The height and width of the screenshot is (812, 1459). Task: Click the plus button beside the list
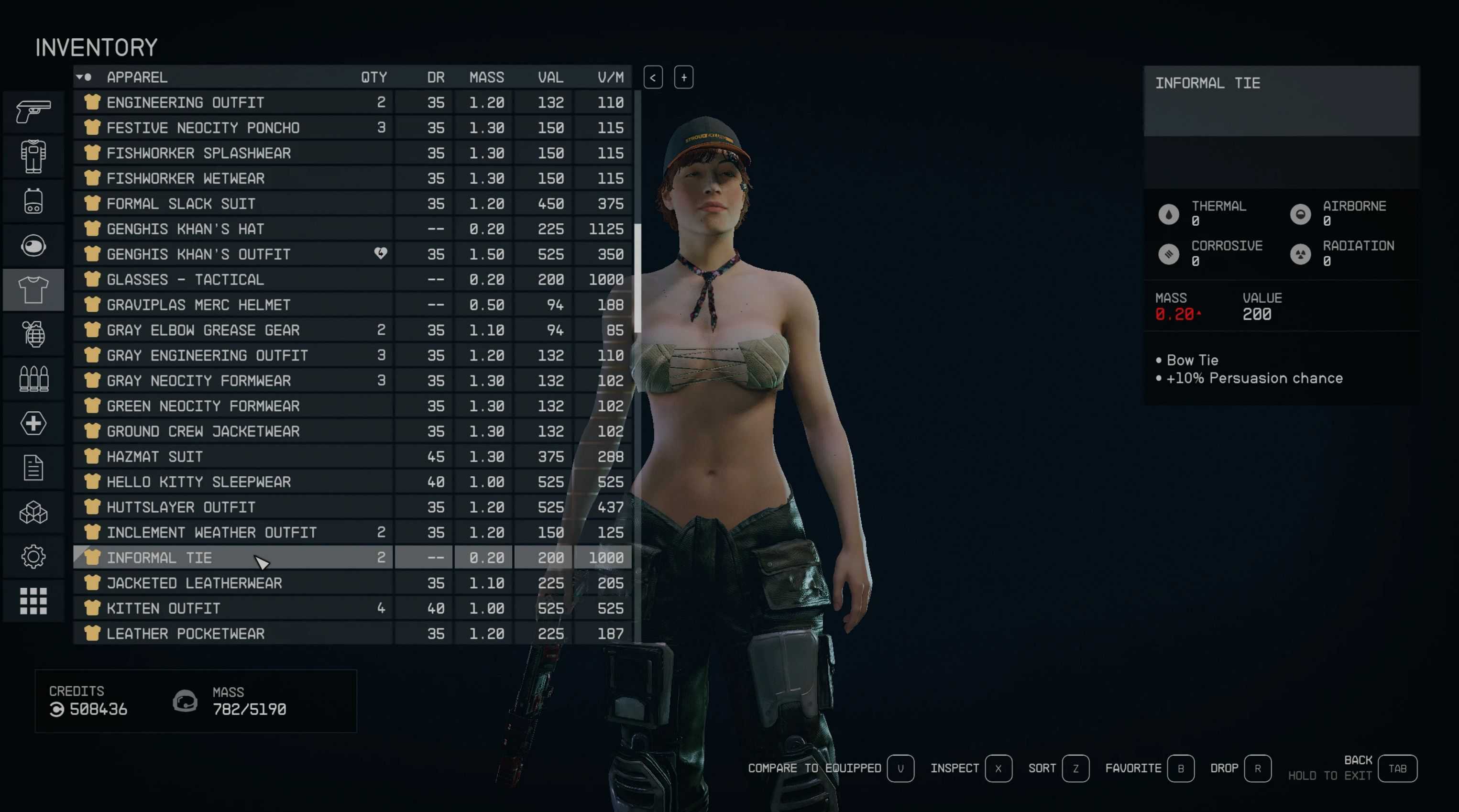click(684, 77)
